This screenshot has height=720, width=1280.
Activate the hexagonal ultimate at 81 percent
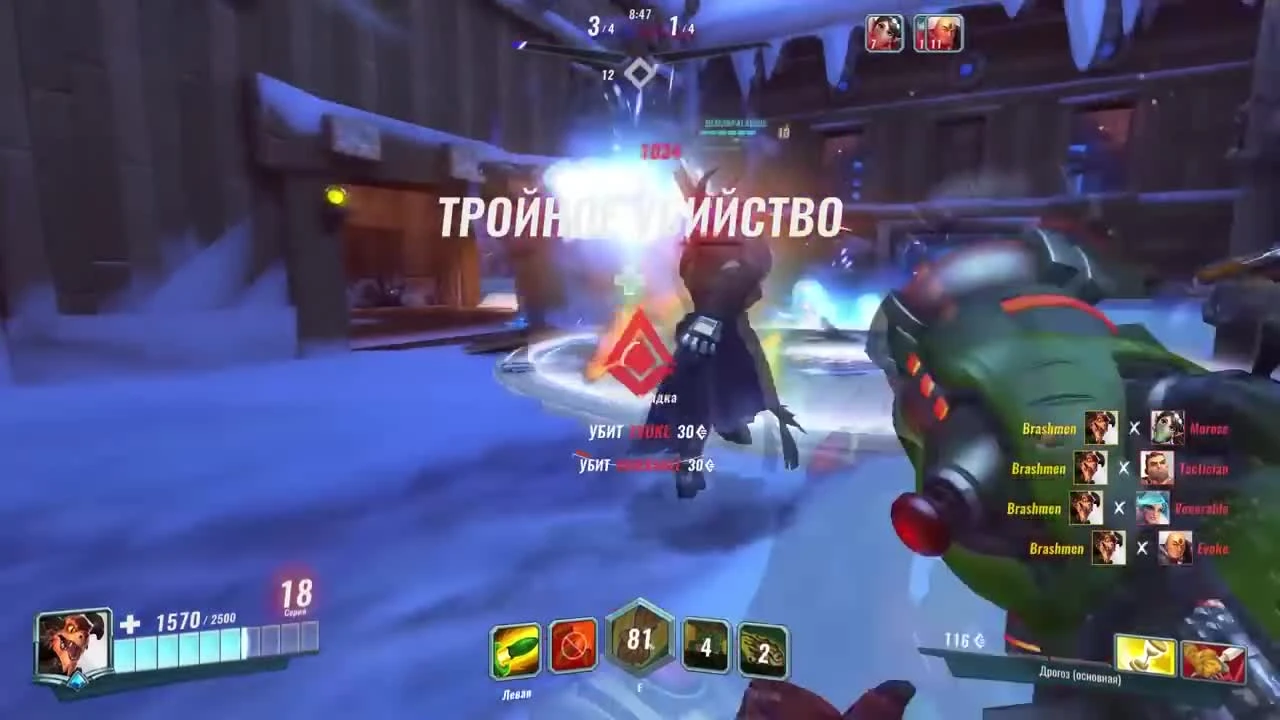640,640
